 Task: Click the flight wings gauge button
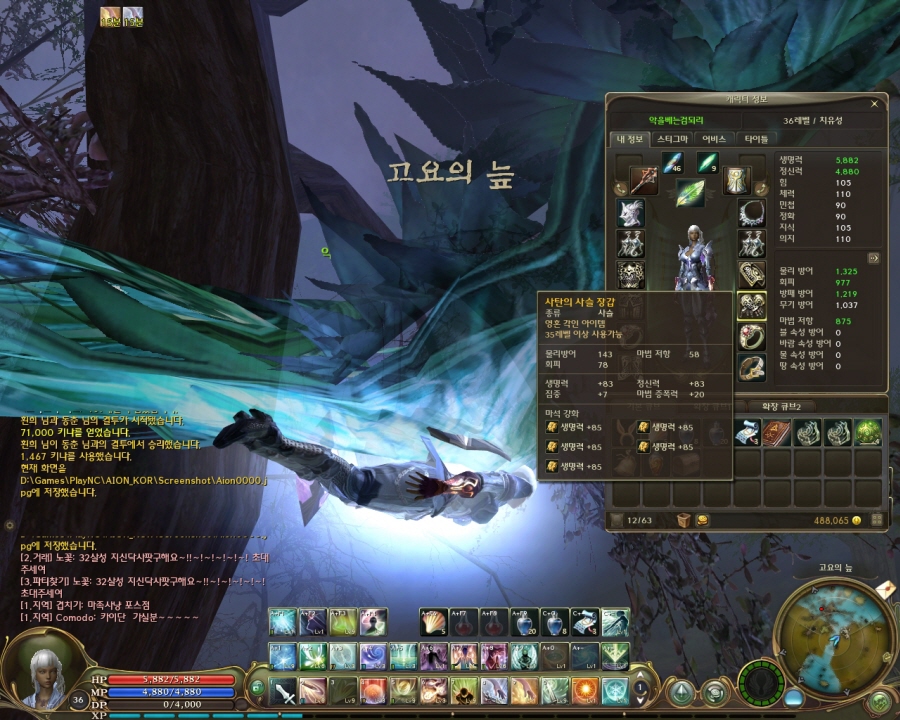click(x=763, y=686)
